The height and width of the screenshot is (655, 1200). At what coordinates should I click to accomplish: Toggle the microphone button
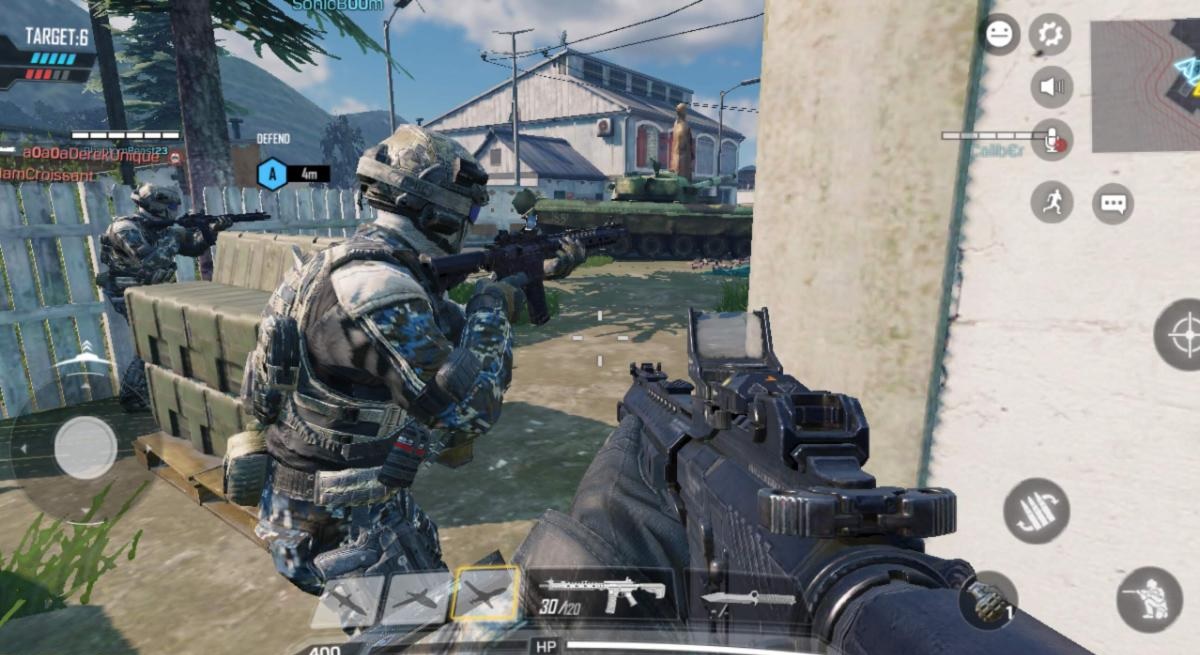[x=1052, y=140]
